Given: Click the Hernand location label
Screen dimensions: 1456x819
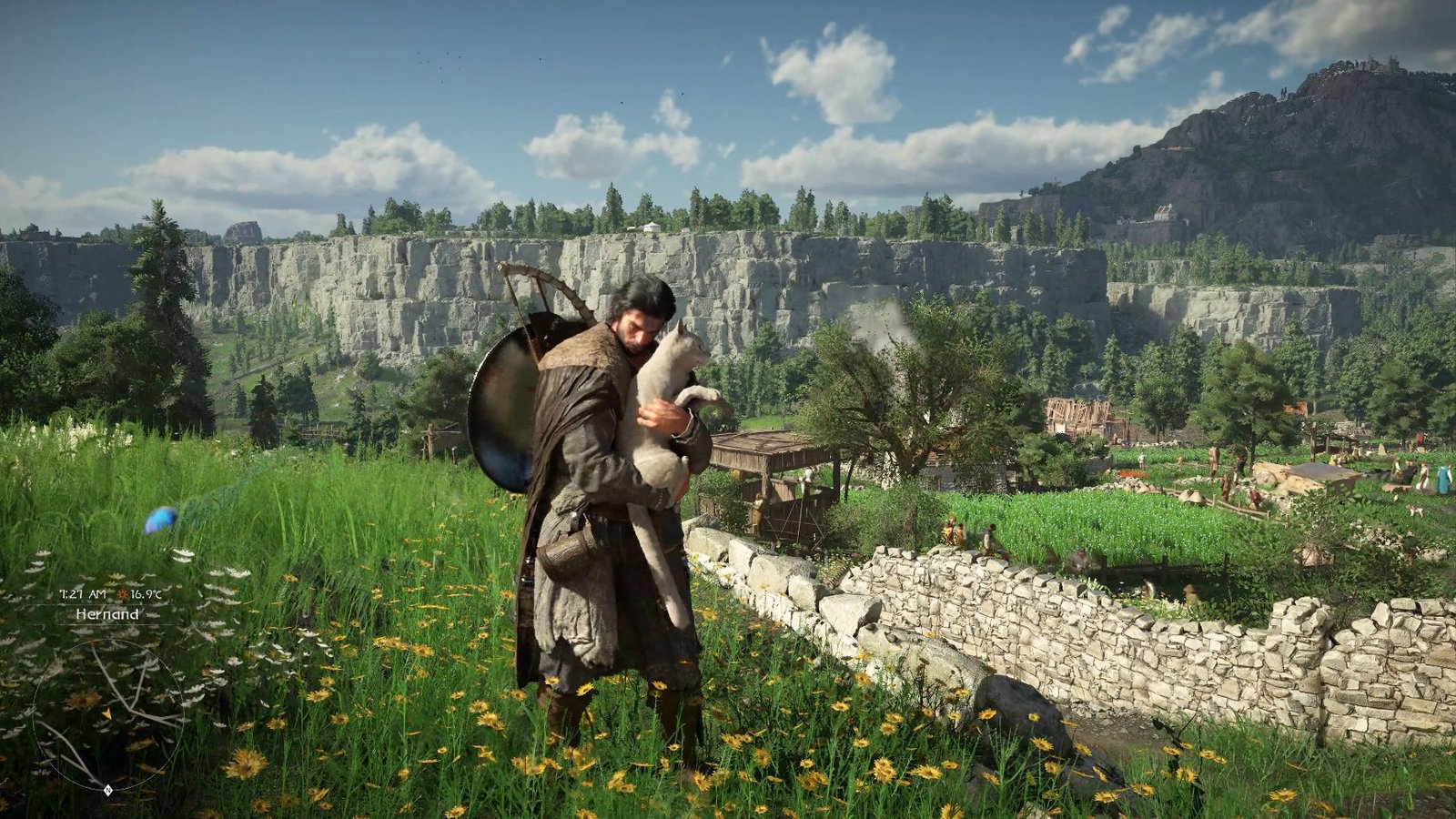Looking at the screenshot, I should tap(107, 615).
